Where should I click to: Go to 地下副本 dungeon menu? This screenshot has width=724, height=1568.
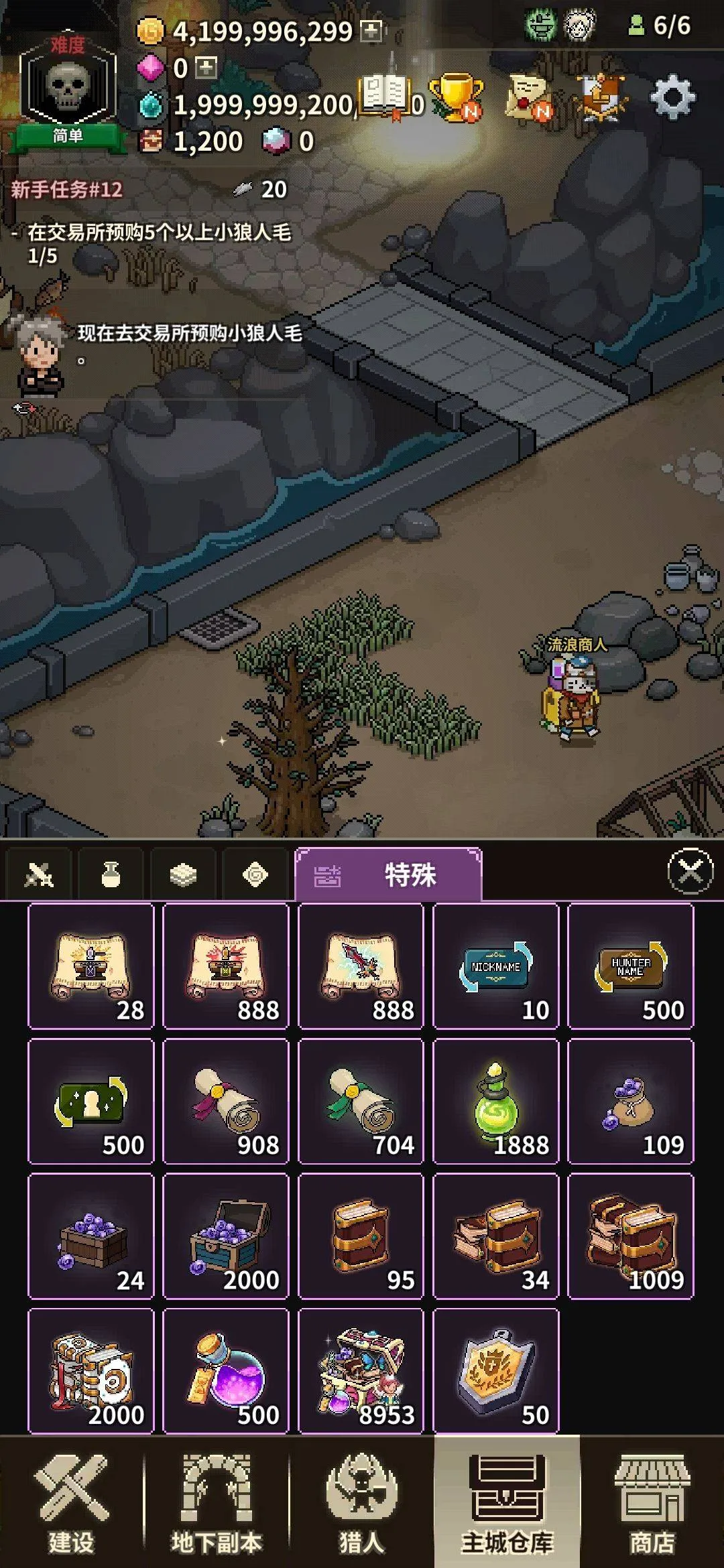point(216,1504)
